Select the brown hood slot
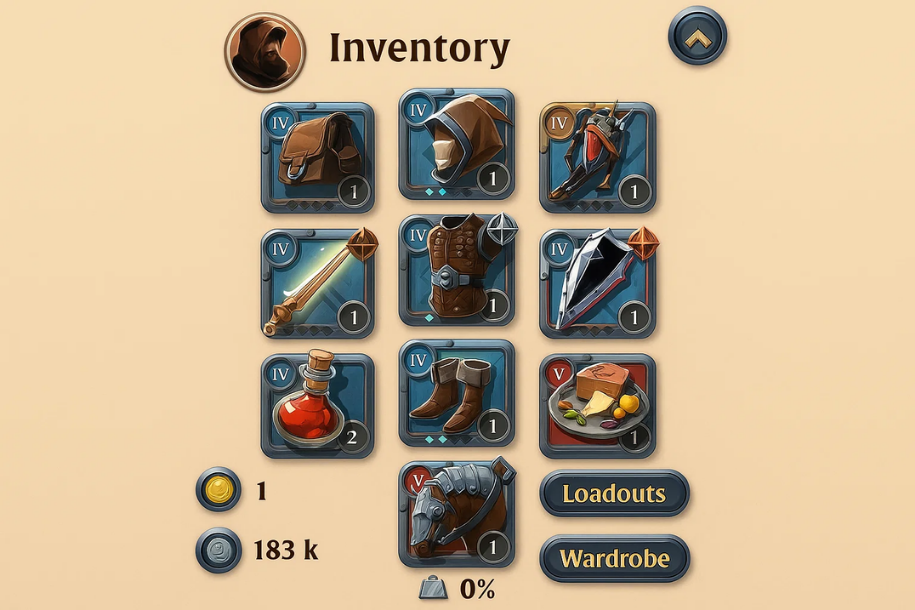This screenshot has width=915, height=610. 457,144
